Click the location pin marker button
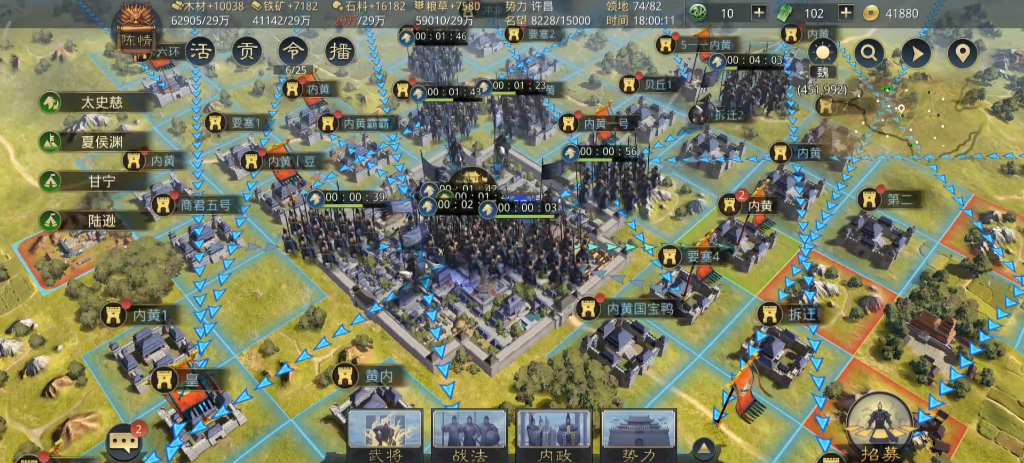Screen dimensions: 1024x463 [x=962, y=53]
